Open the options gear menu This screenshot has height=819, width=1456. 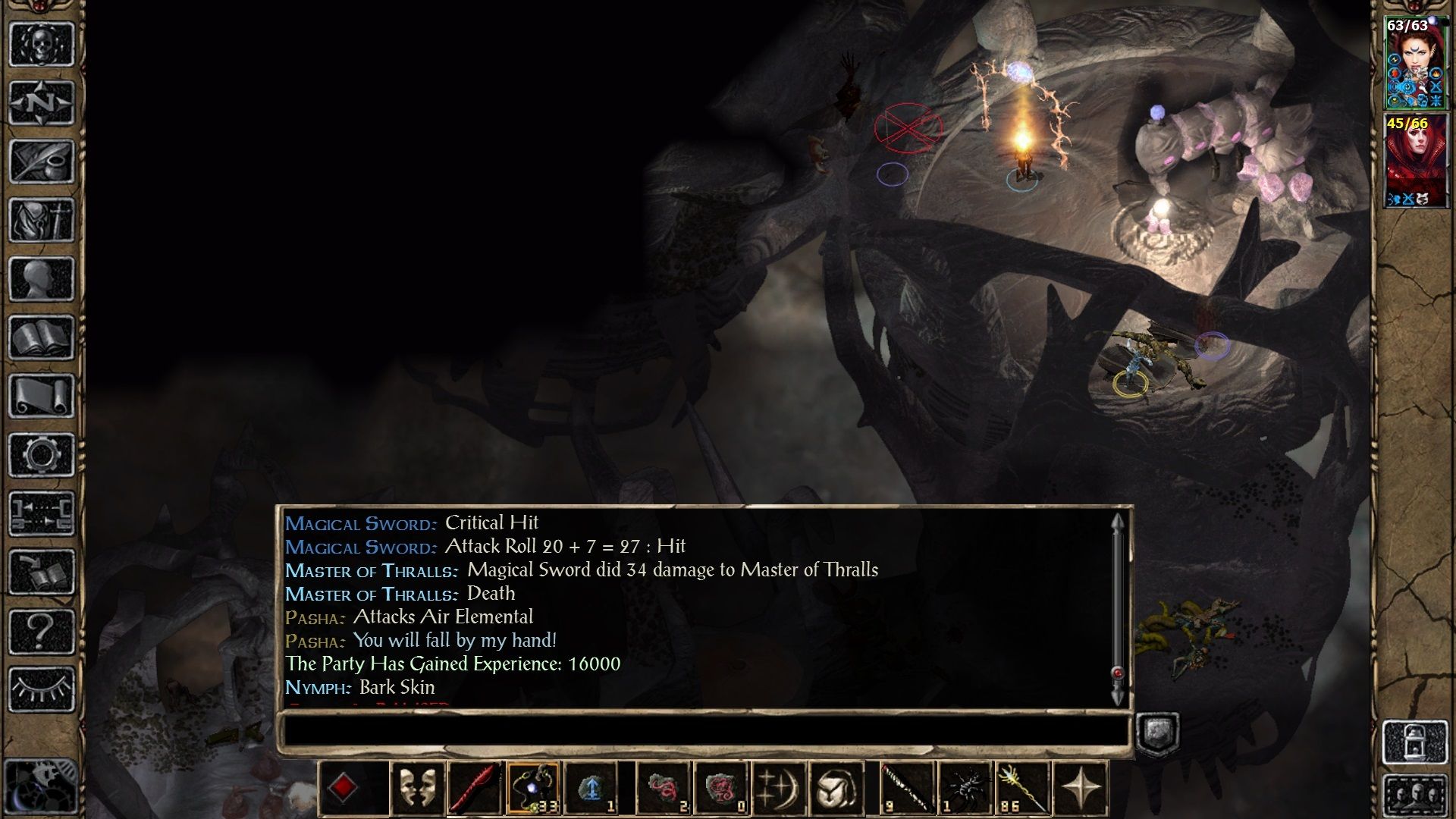pyautogui.click(x=41, y=455)
